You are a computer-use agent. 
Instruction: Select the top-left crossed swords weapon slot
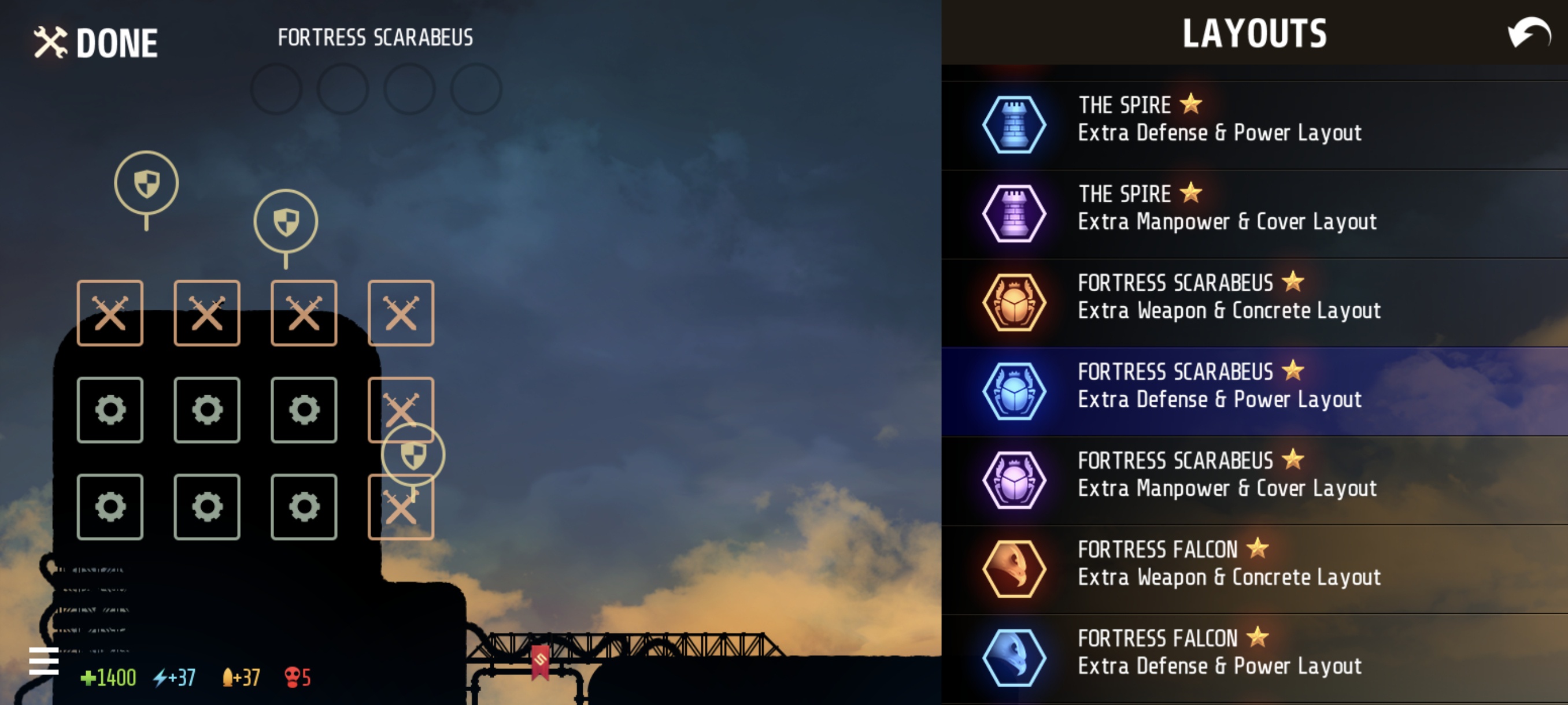coord(110,312)
